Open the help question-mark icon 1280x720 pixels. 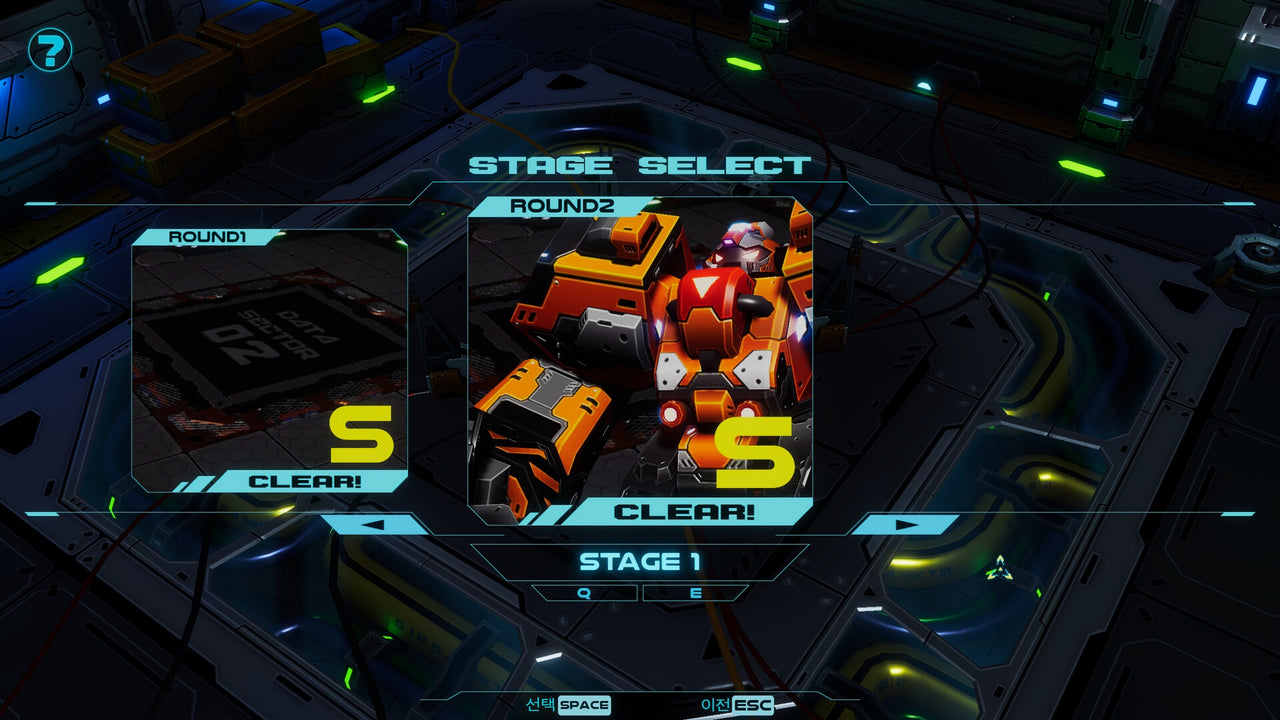tap(48, 50)
